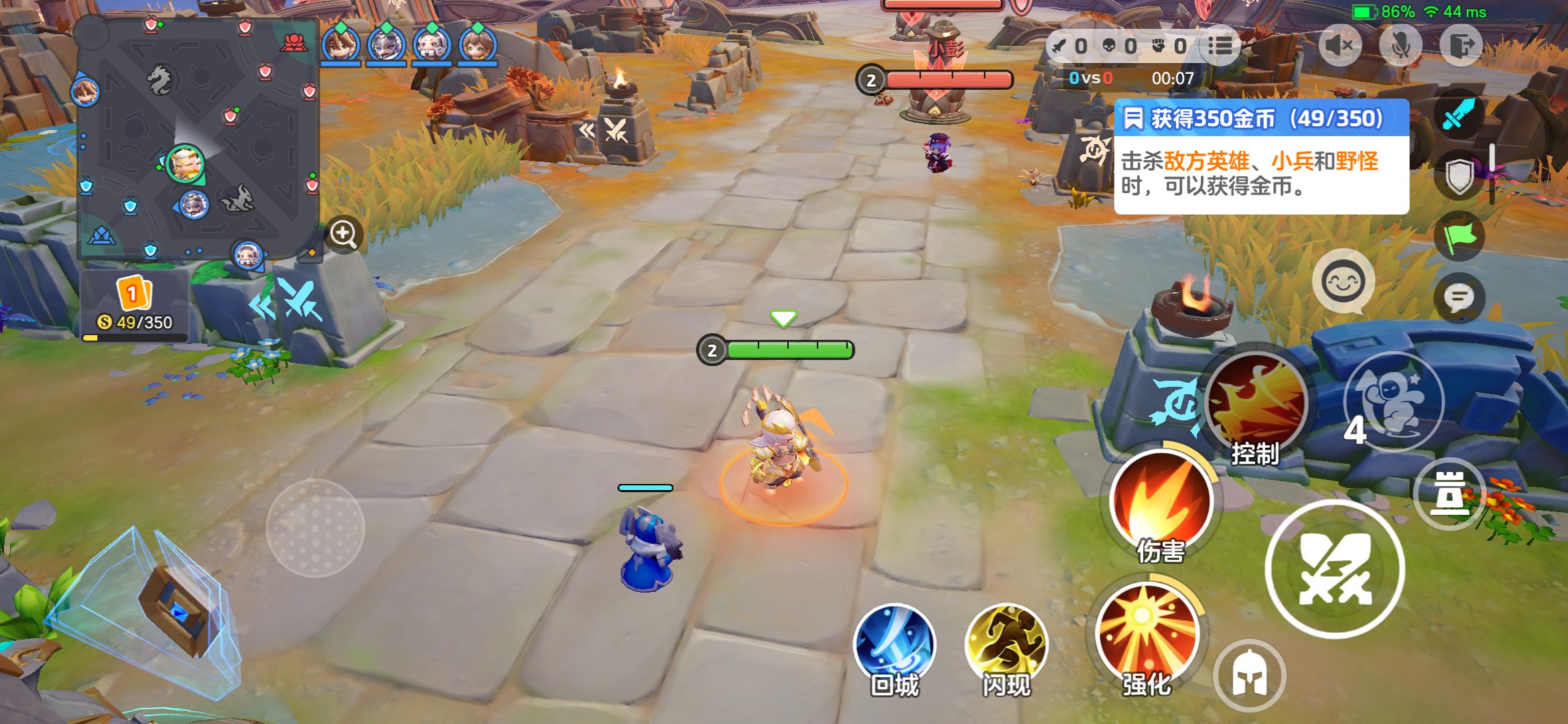This screenshot has width=1568, height=724.
Task: Cast the 闪现 flash spell
Action: click(1006, 645)
